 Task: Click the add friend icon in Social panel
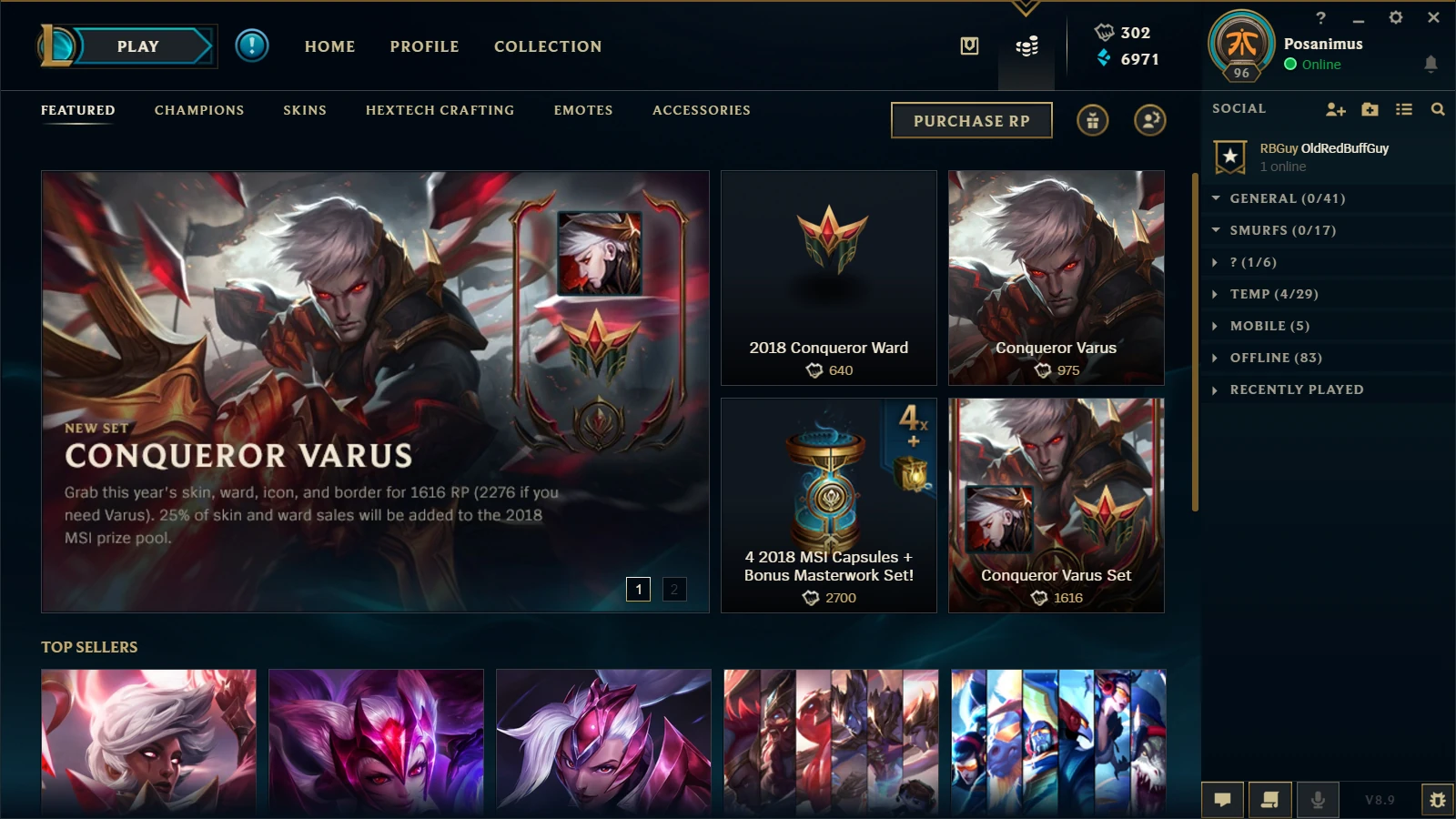point(1335,108)
